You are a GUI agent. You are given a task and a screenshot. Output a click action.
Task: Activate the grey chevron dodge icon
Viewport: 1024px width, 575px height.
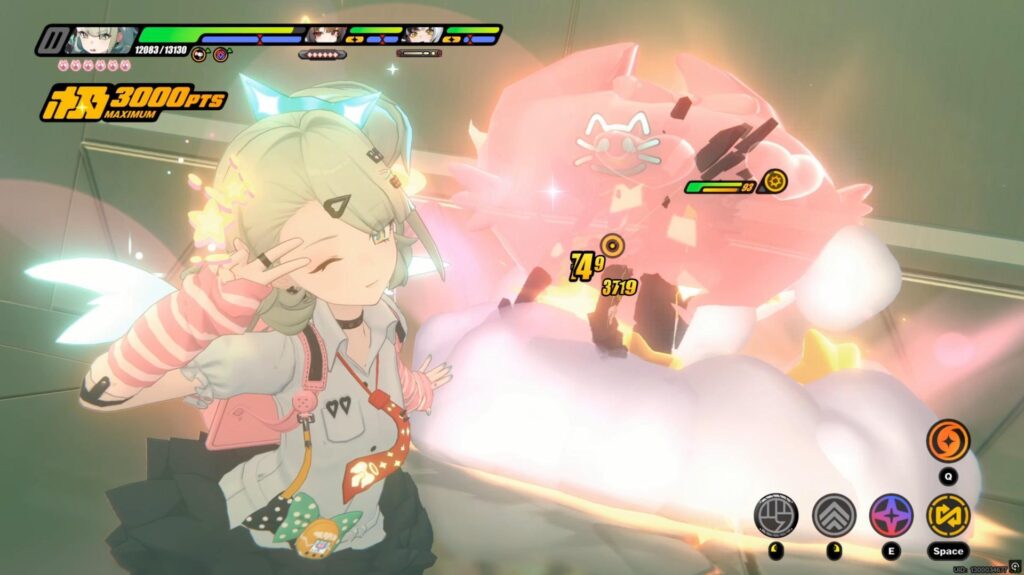pyautogui.click(x=833, y=515)
